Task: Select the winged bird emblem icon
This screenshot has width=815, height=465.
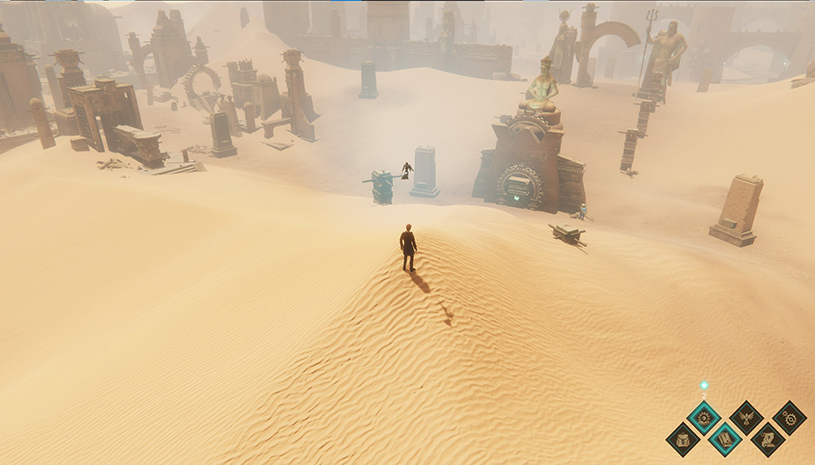Action: tap(746, 416)
